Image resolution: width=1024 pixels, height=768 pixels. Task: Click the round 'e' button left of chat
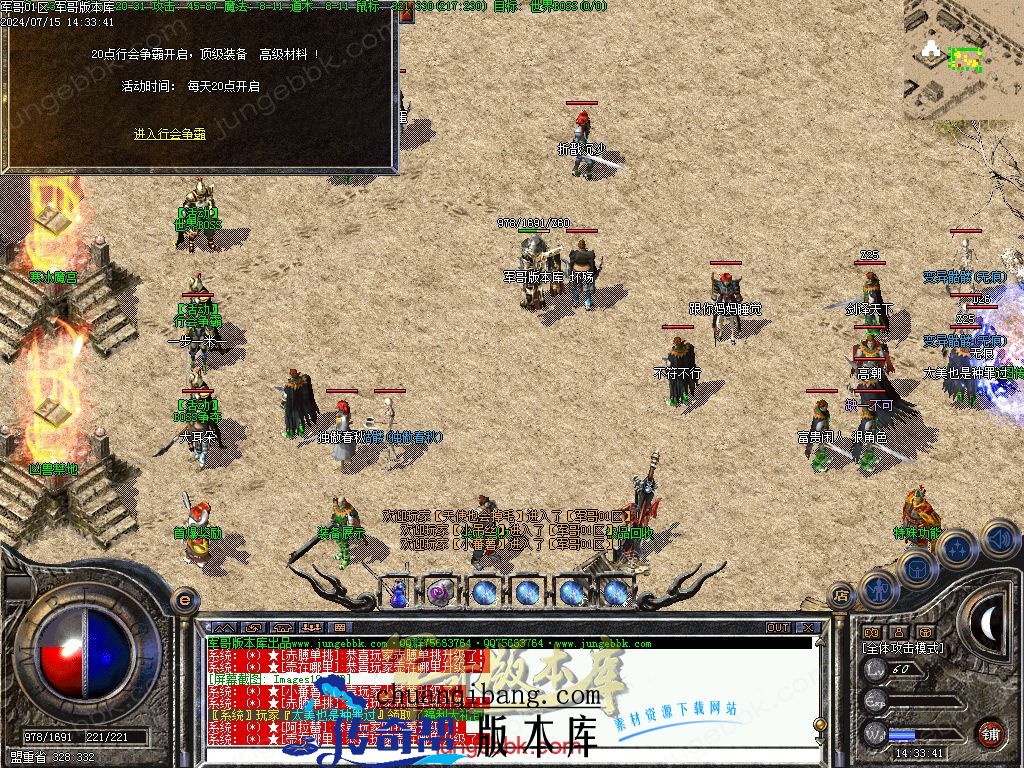[x=183, y=600]
